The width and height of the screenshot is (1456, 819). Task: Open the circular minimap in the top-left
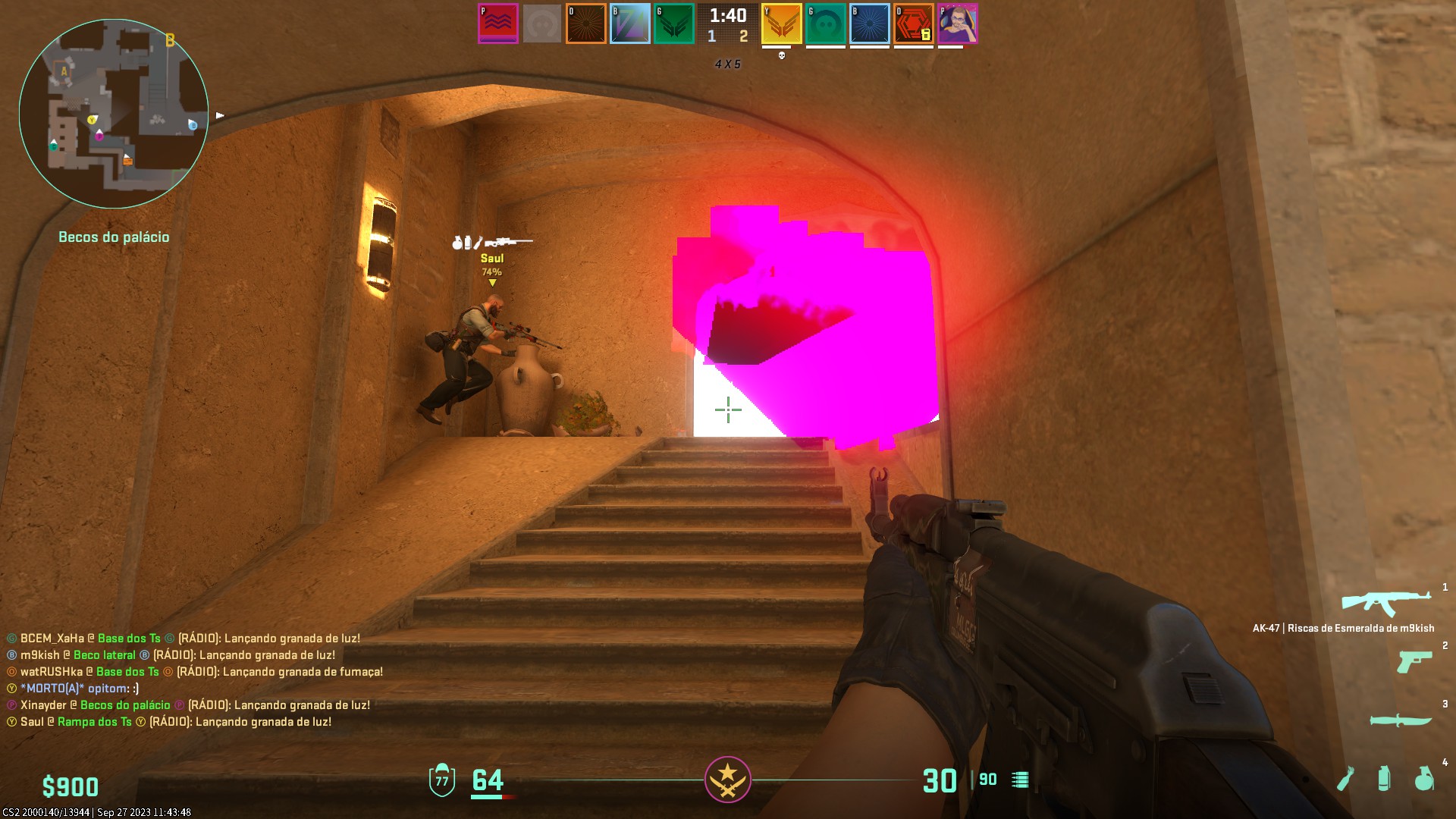point(114,114)
